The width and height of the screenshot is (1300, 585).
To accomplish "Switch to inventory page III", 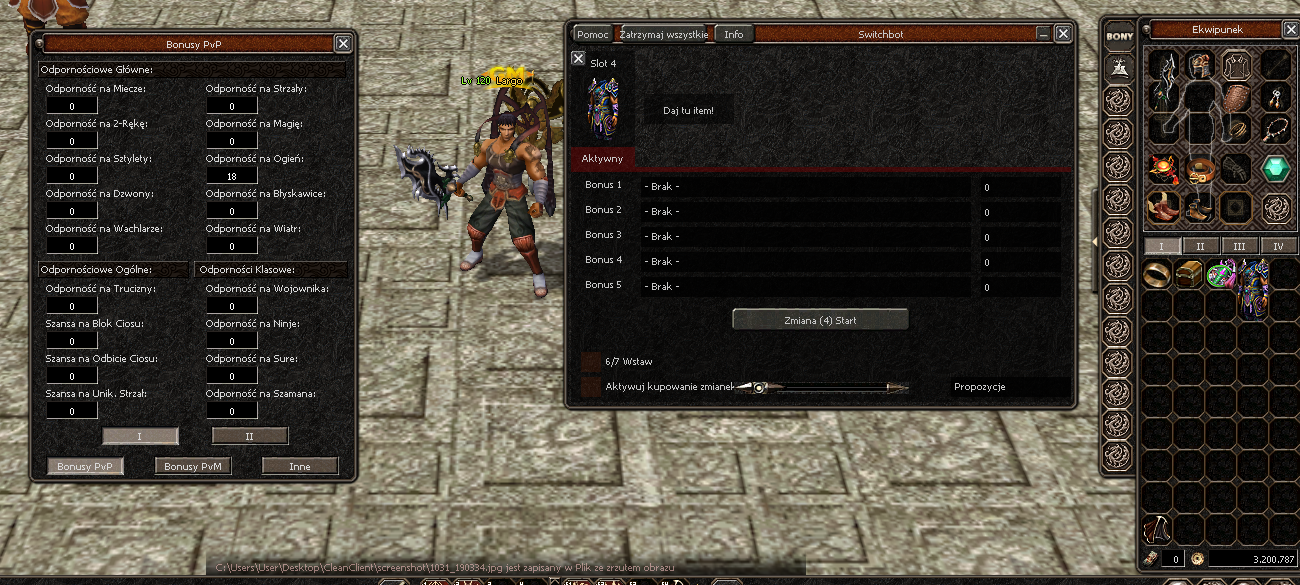I will point(1239,246).
